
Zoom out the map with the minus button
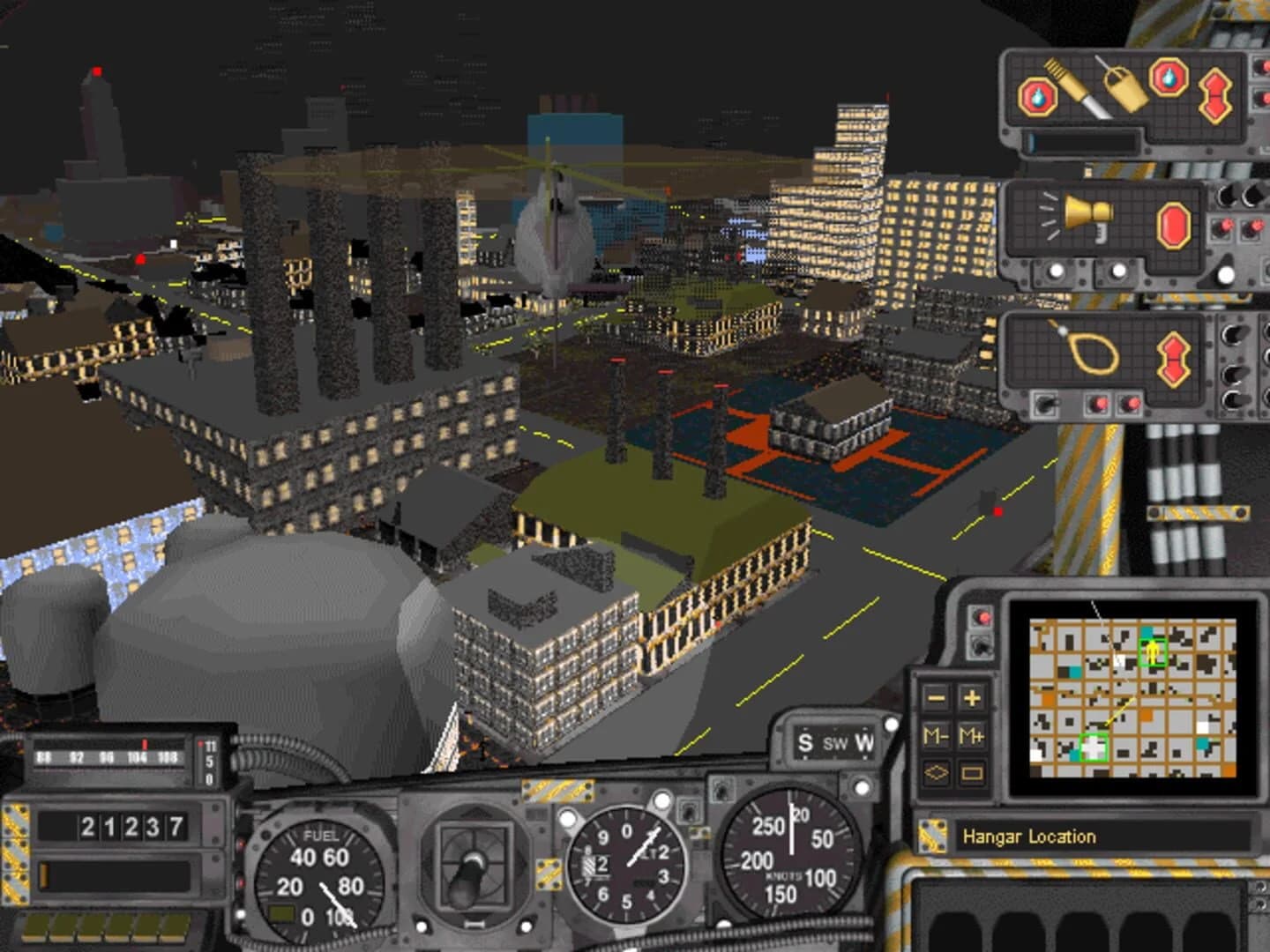(938, 698)
